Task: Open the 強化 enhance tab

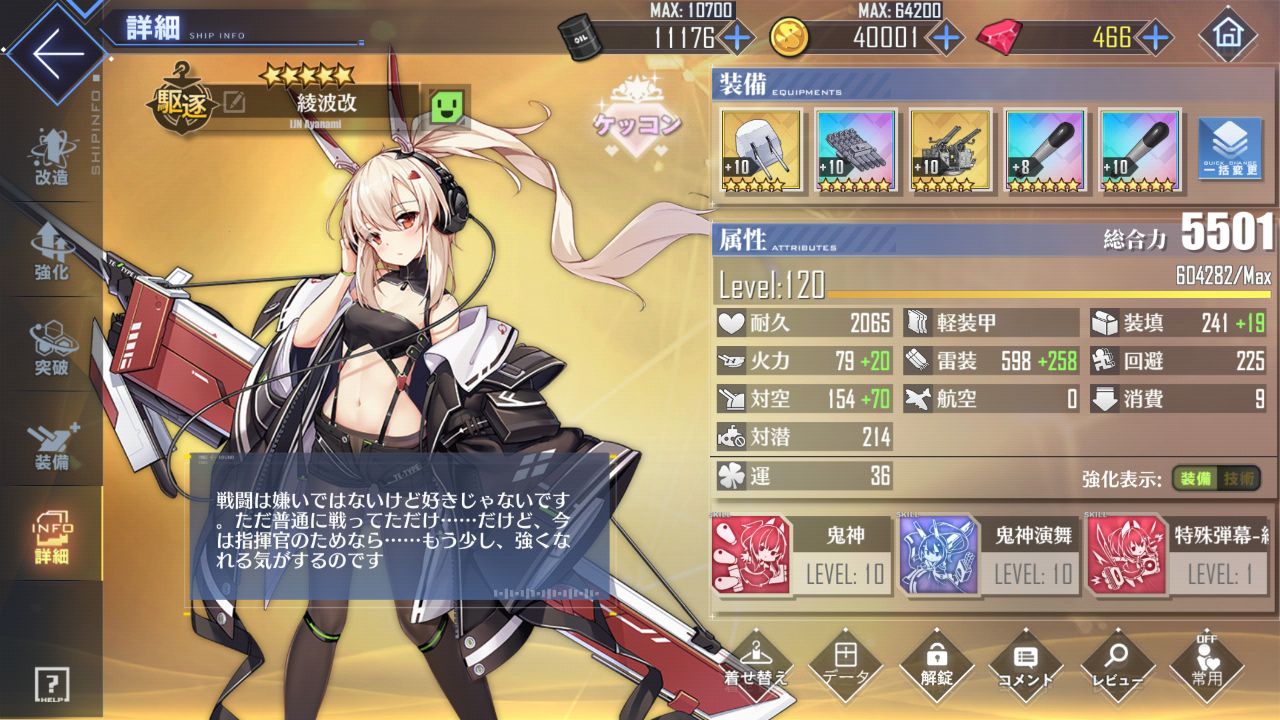Action: pos(51,252)
